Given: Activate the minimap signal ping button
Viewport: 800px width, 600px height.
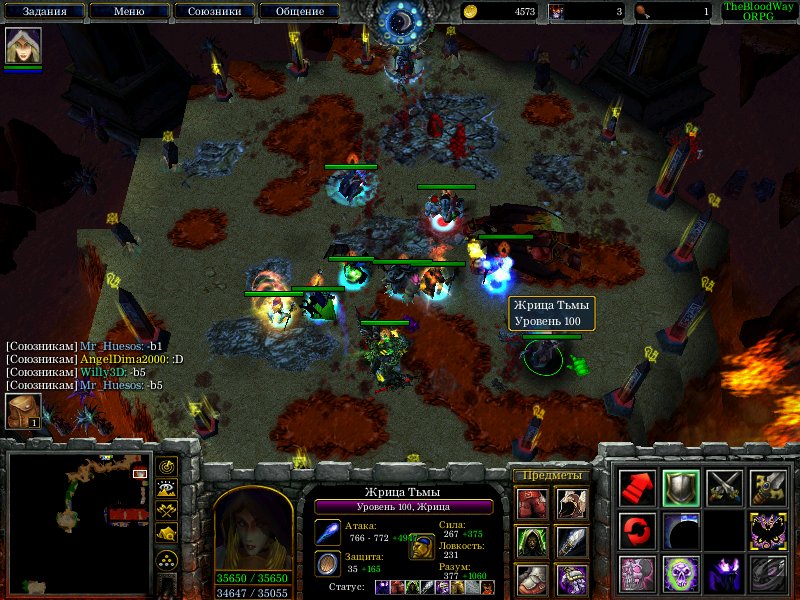Looking at the screenshot, I should [x=167, y=466].
